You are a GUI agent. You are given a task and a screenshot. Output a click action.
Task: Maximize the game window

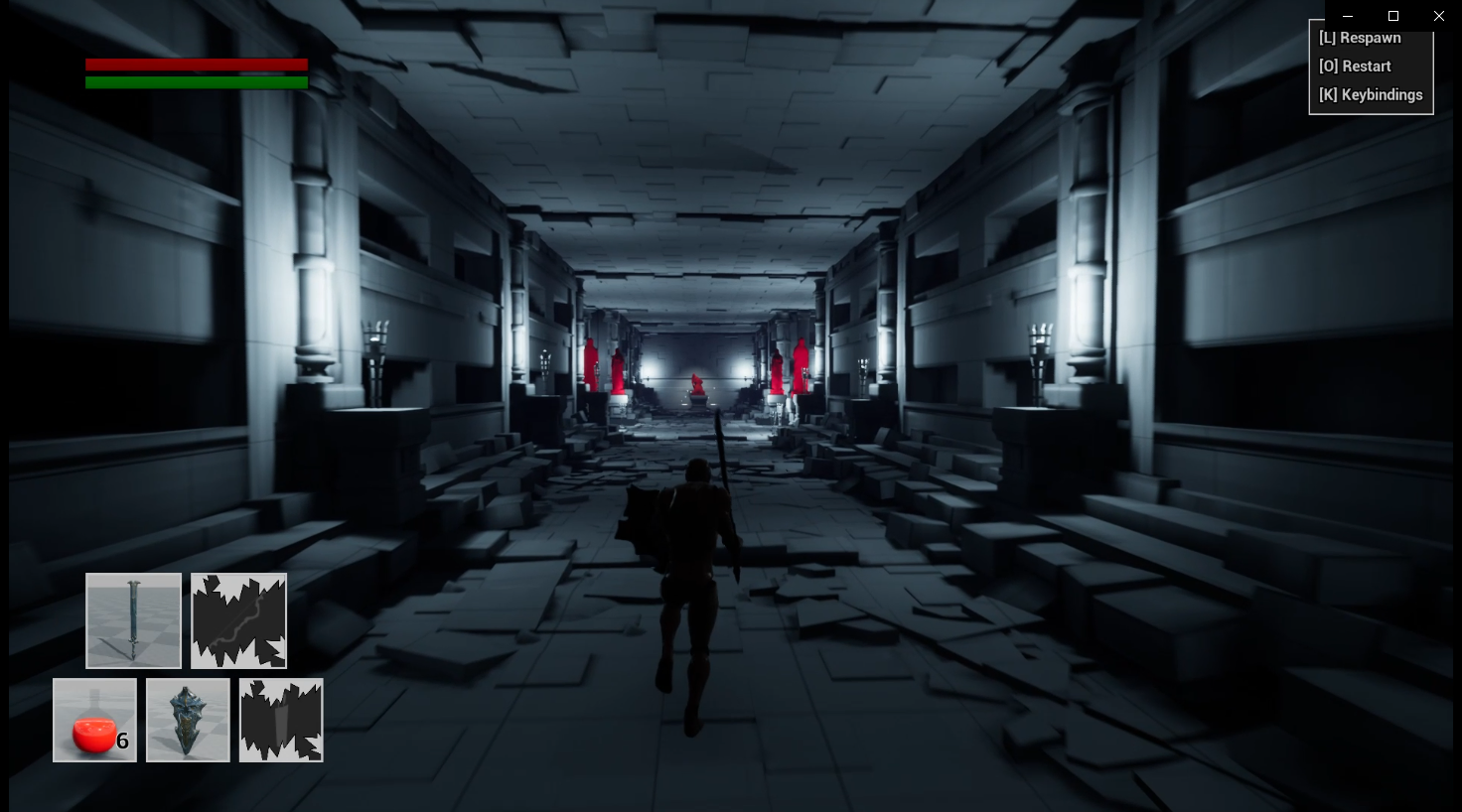[1392, 16]
